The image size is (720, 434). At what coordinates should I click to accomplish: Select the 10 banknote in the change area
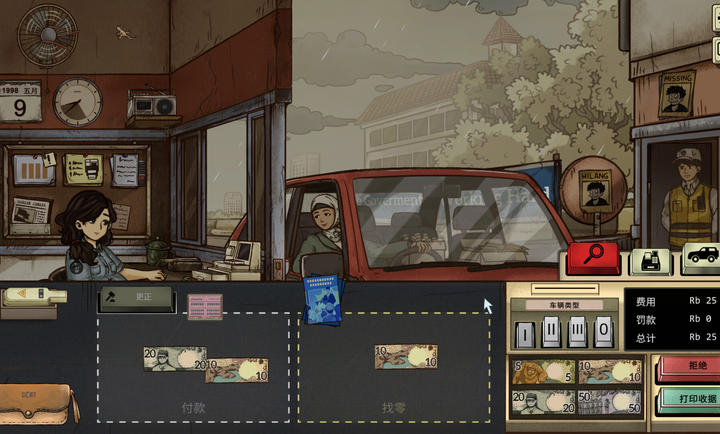[405, 356]
